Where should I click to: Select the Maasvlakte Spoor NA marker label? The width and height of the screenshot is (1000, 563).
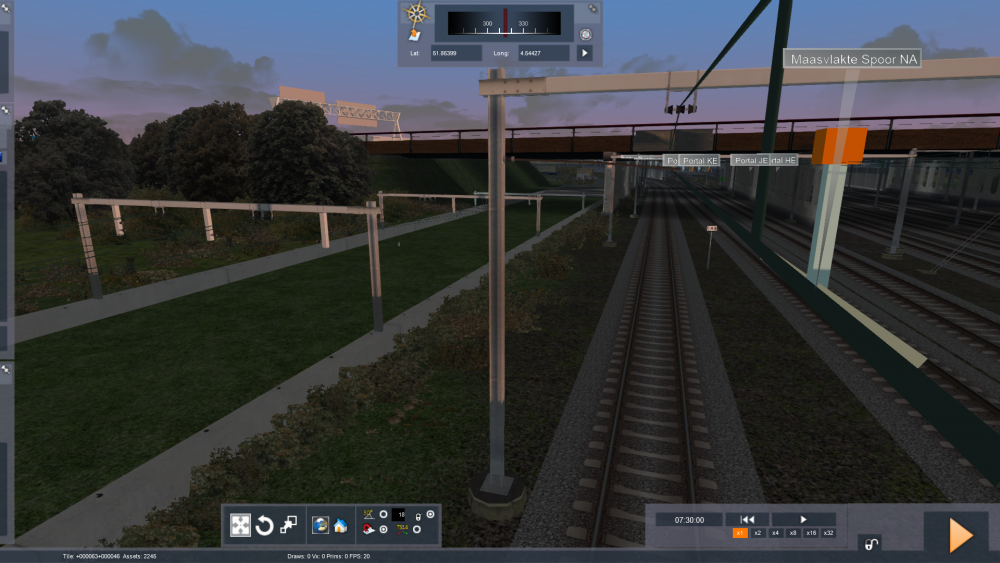pos(853,60)
